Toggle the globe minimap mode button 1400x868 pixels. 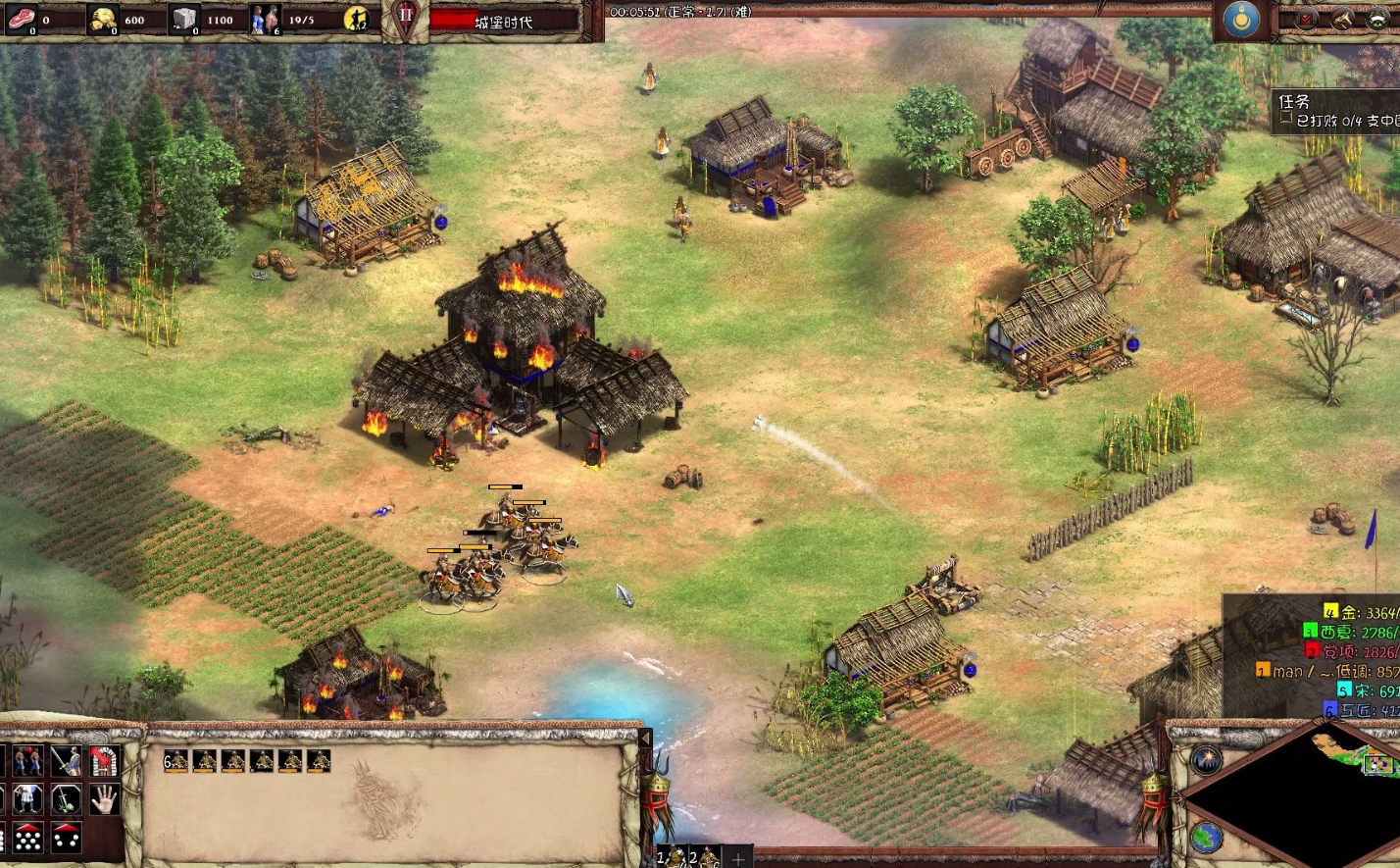[x=1206, y=837]
